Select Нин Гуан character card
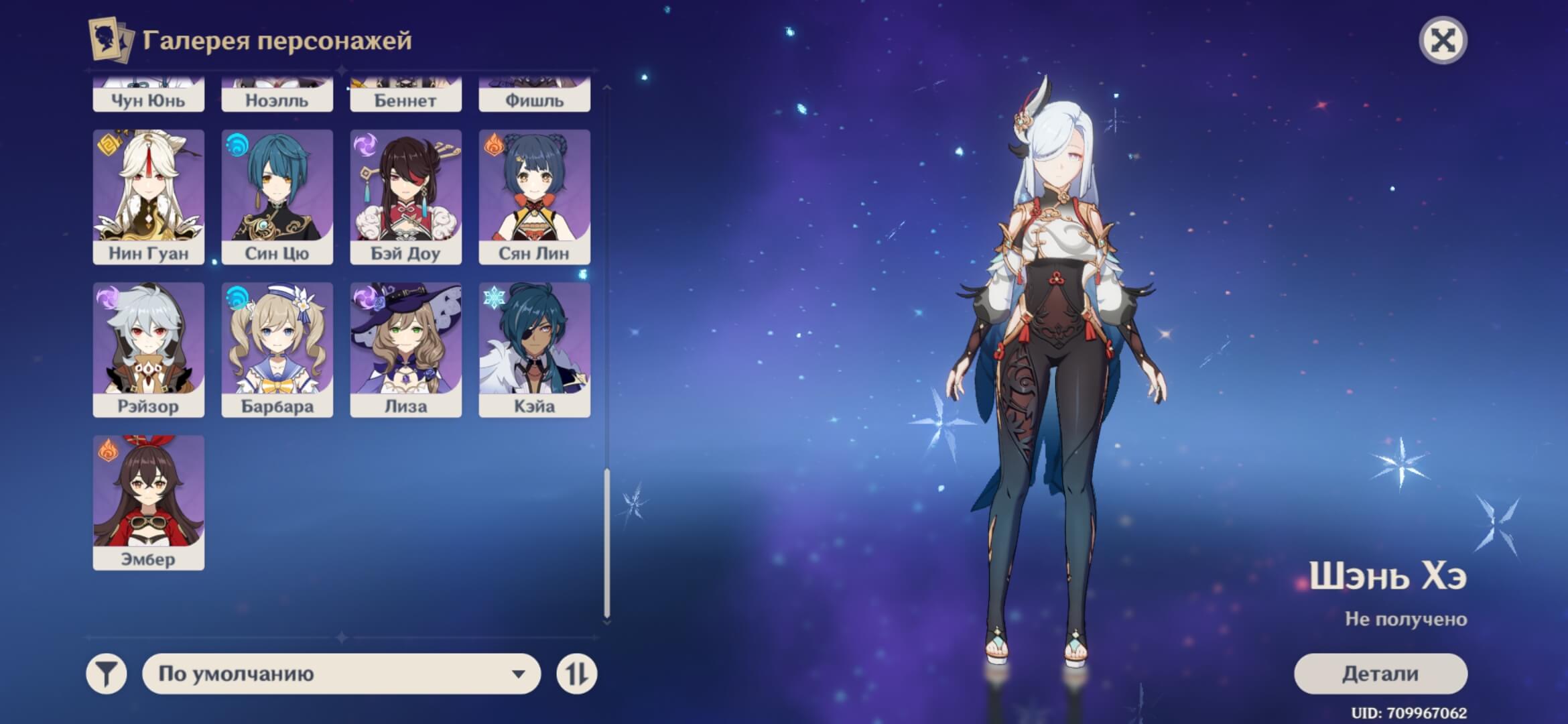 tap(148, 196)
